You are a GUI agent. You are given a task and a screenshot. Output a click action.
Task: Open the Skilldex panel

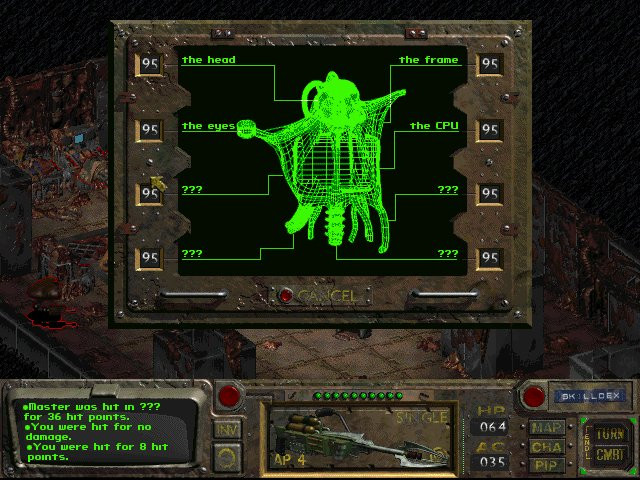coord(590,396)
